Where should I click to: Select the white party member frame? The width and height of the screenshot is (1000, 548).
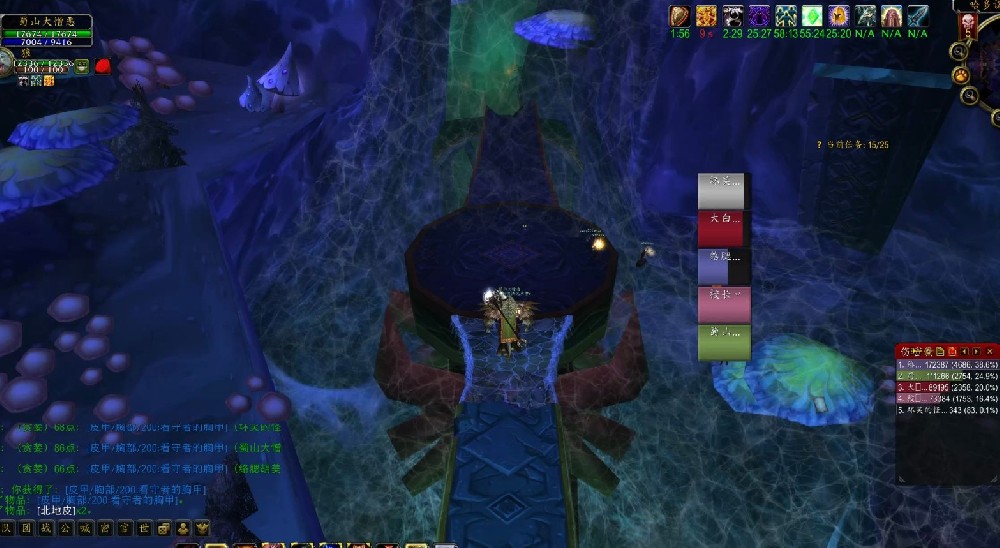pos(721,190)
